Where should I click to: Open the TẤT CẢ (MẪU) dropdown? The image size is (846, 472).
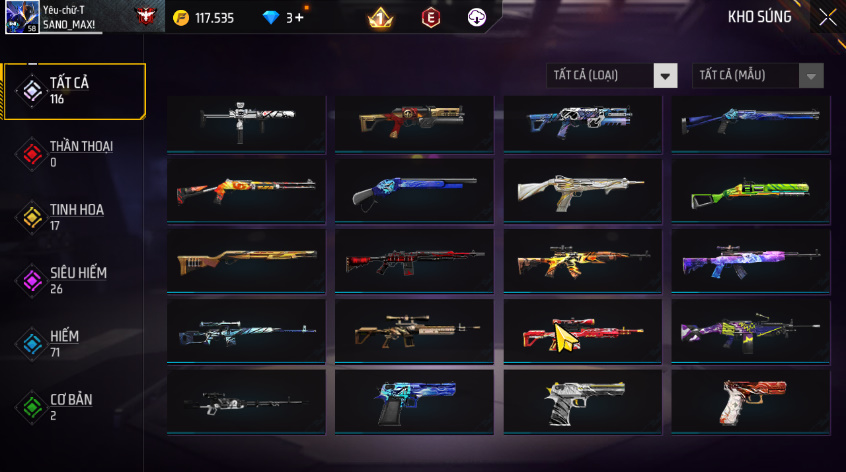point(758,76)
